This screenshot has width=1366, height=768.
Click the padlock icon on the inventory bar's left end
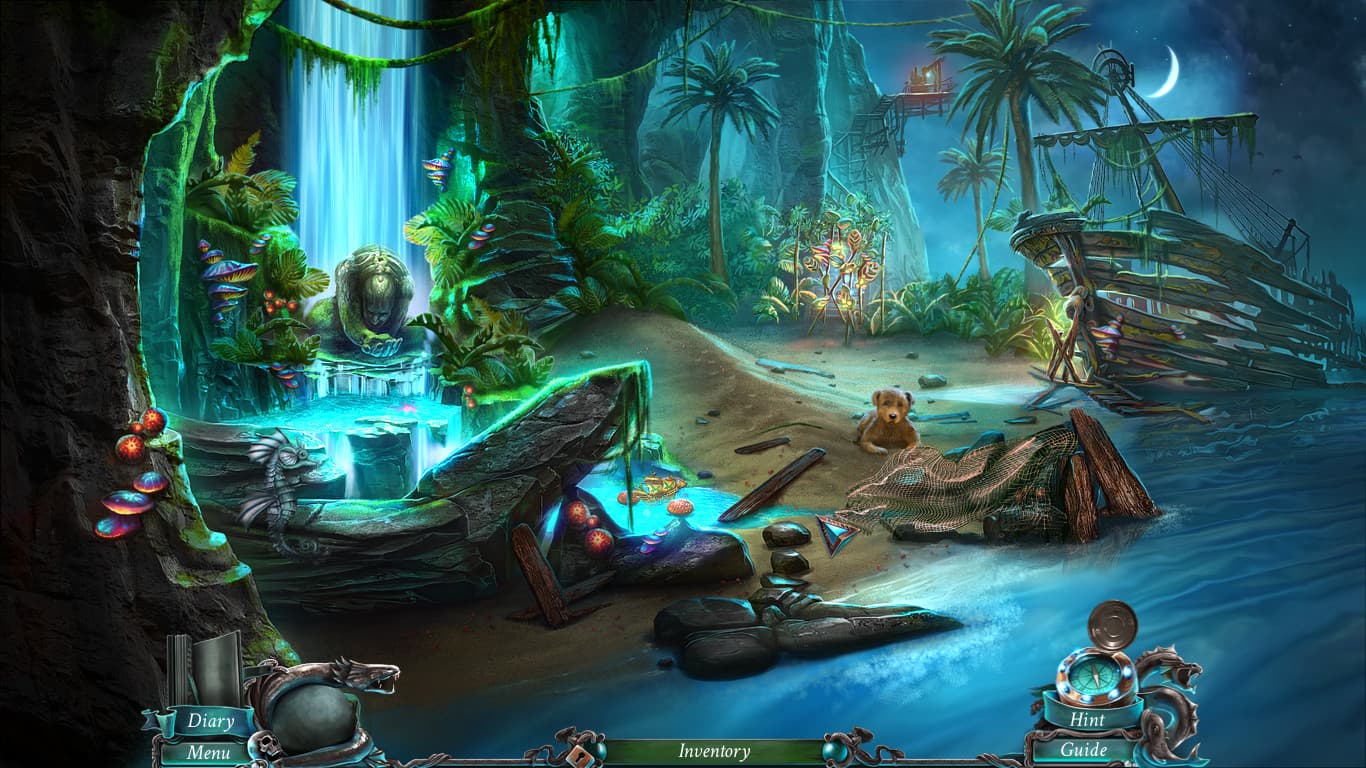(x=579, y=756)
